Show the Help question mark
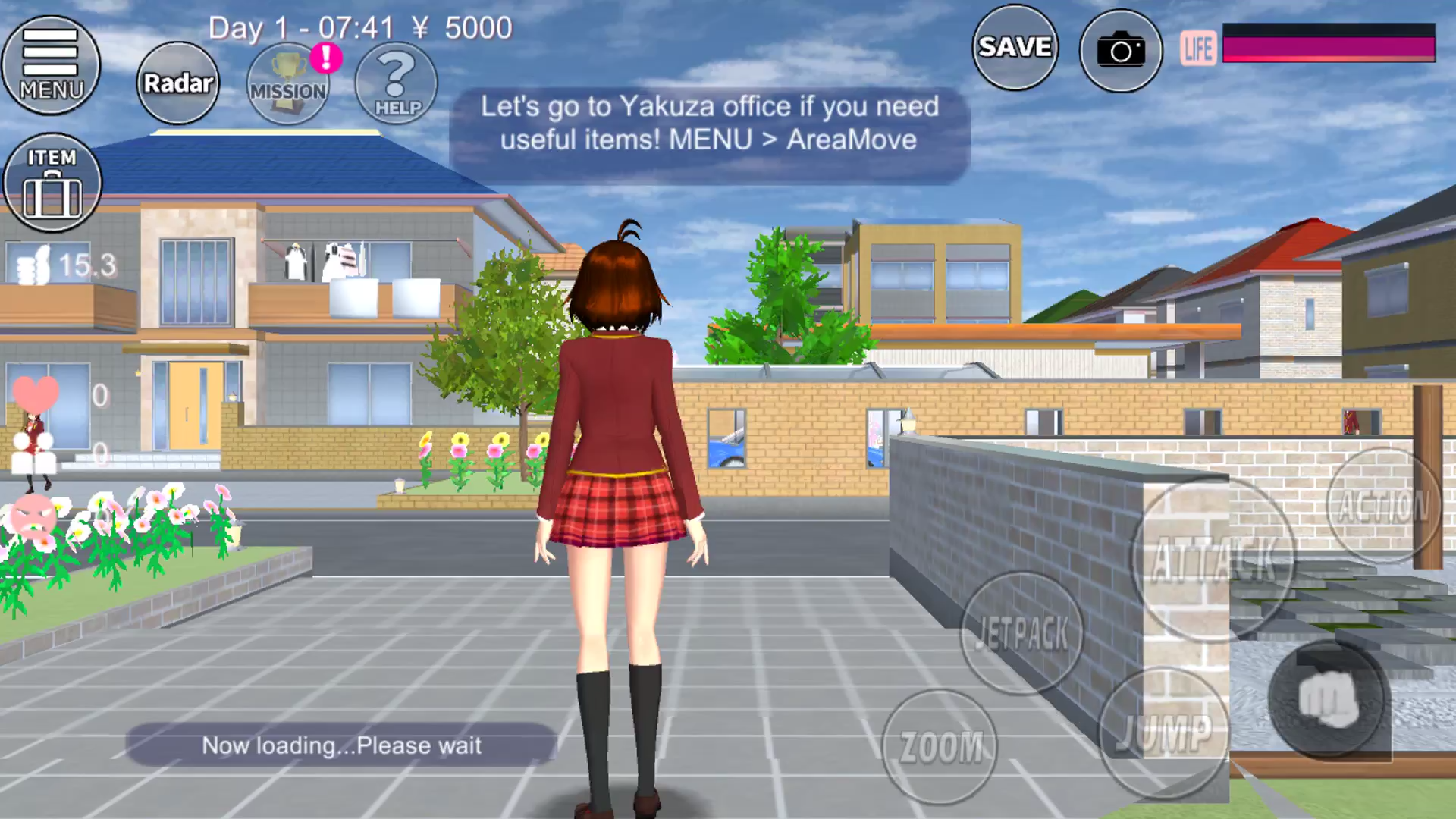The height and width of the screenshot is (819, 1456). point(397,83)
